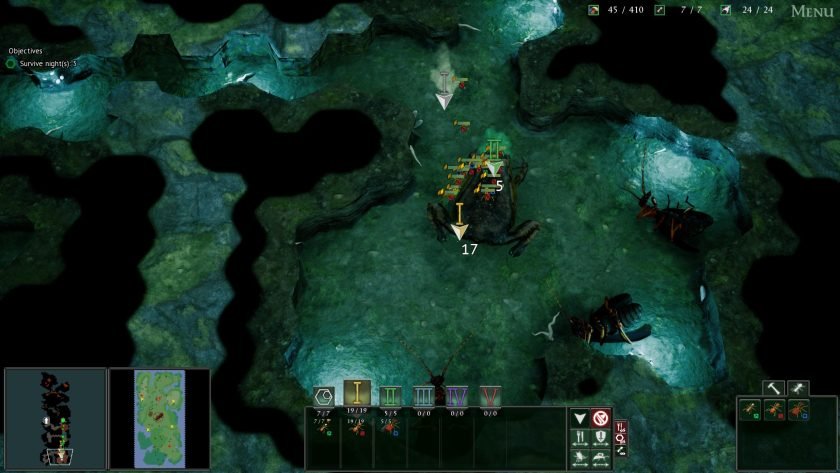Click the shield command button

600,438
